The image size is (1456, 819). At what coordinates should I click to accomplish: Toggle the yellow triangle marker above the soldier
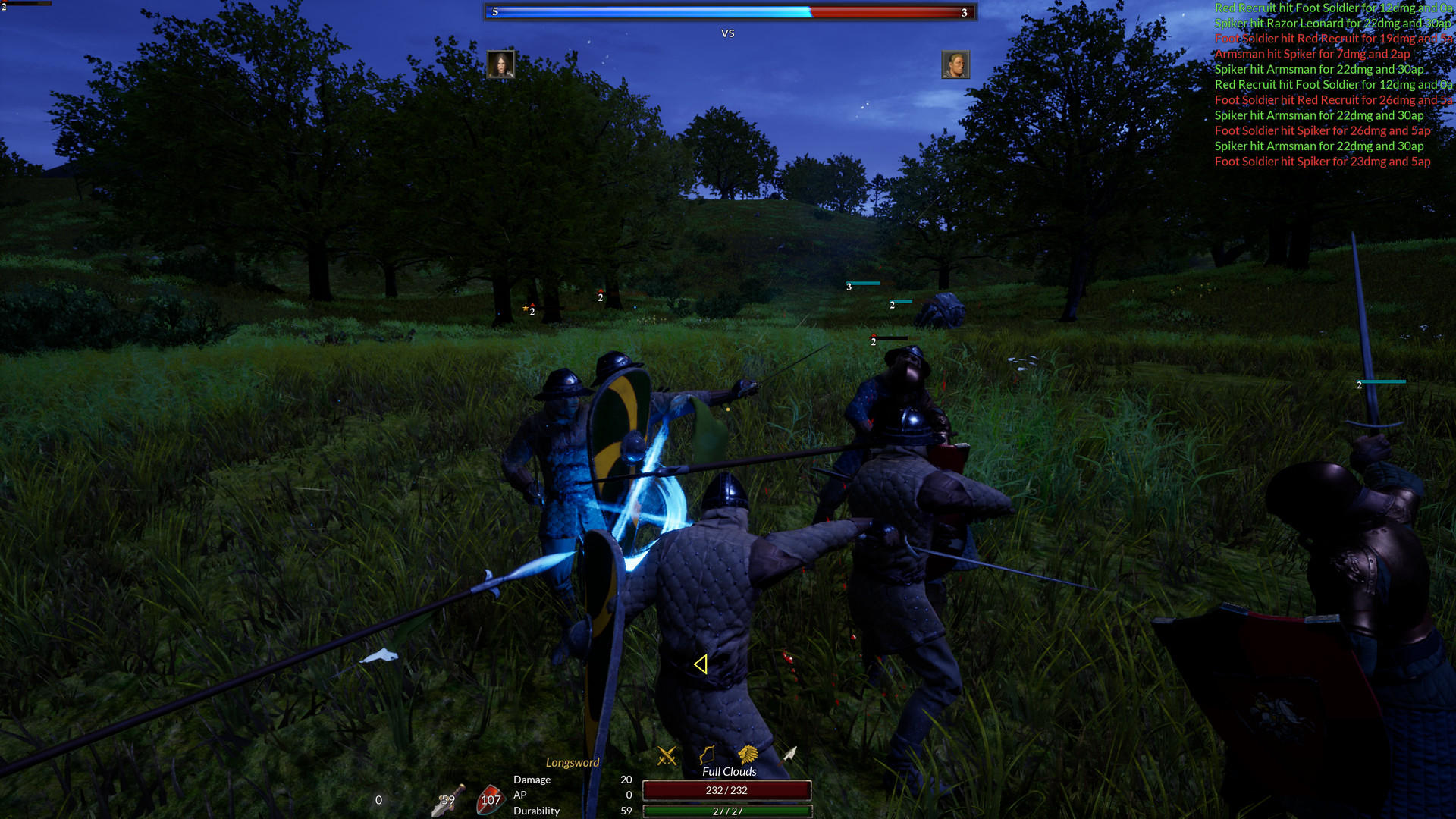pyautogui.click(x=701, y=663)
